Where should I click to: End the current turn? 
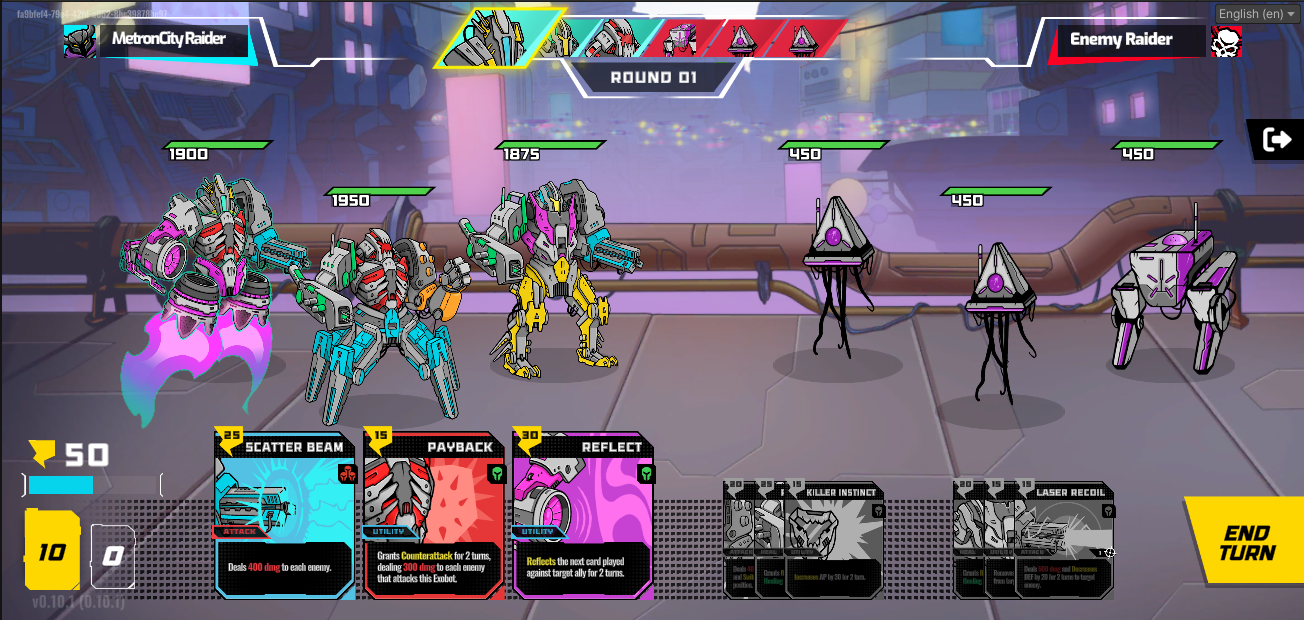point(1246,543)
